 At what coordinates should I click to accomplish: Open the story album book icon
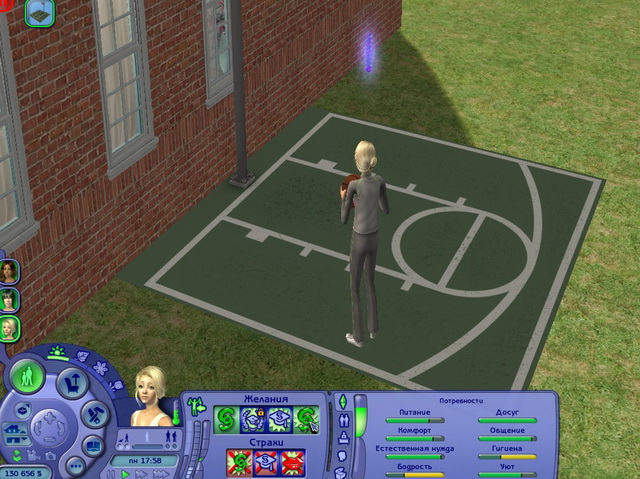[93, 445]
